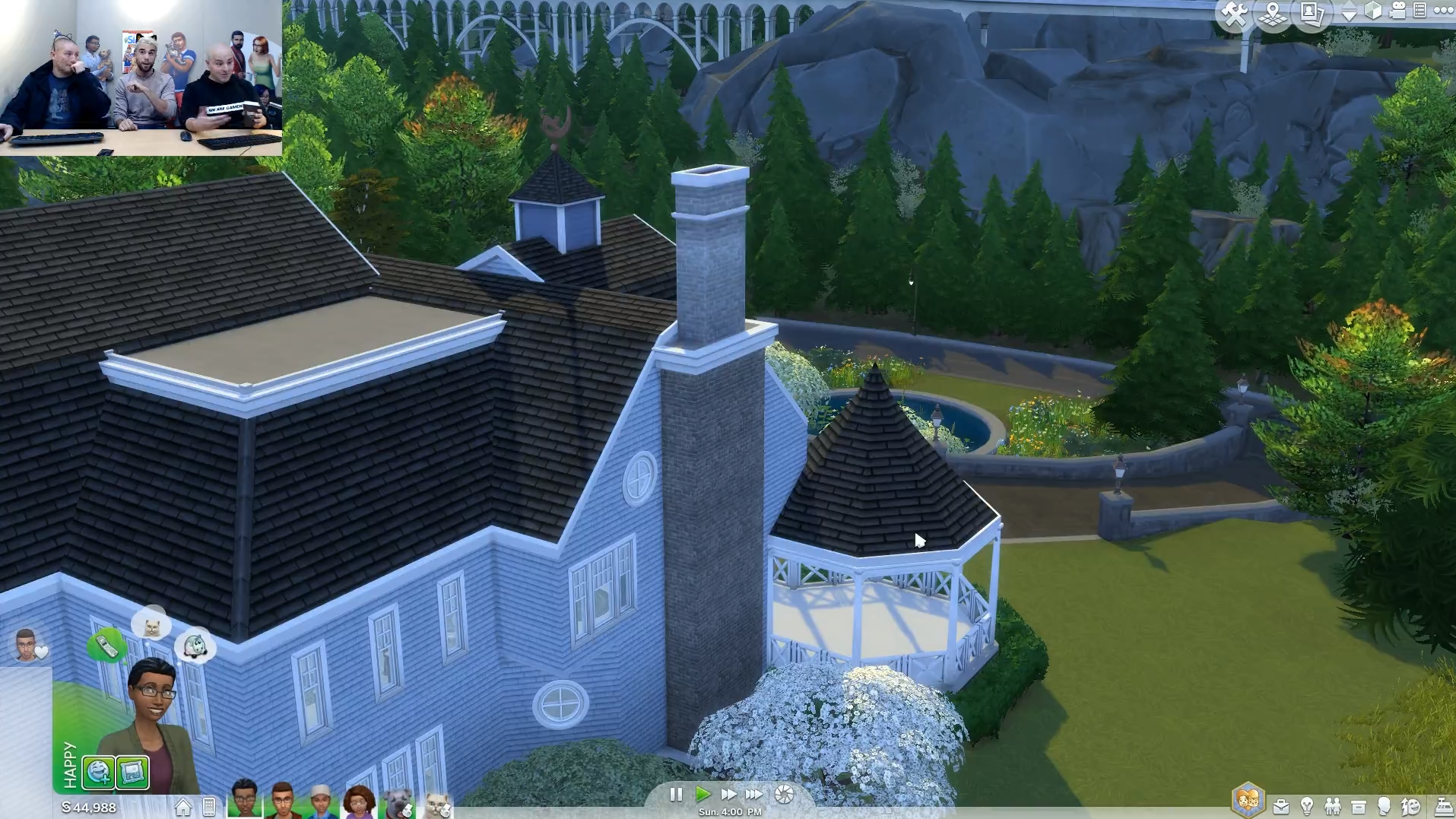This screenshot has width=1456, height=819.
Task: Select the cream cat household portrait
Action: click(x=436, y=804)
